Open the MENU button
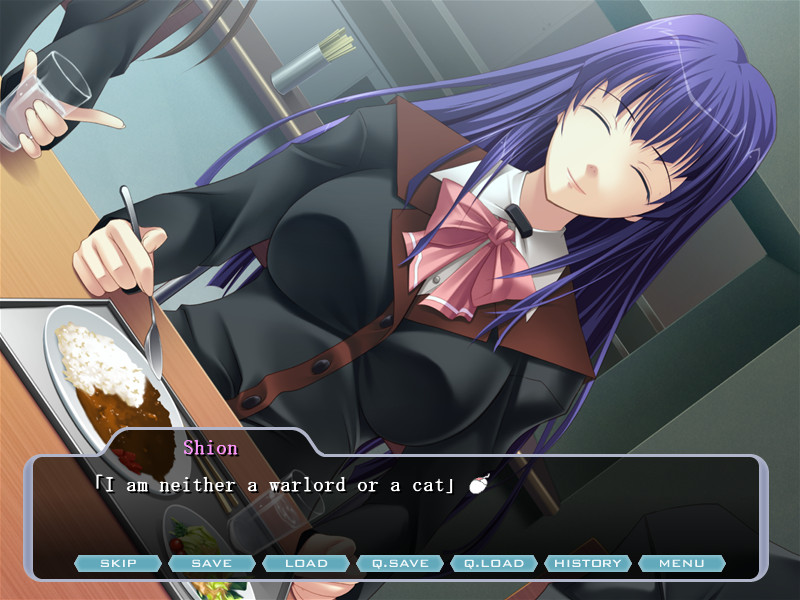800x600 pixels. point(682,563)
